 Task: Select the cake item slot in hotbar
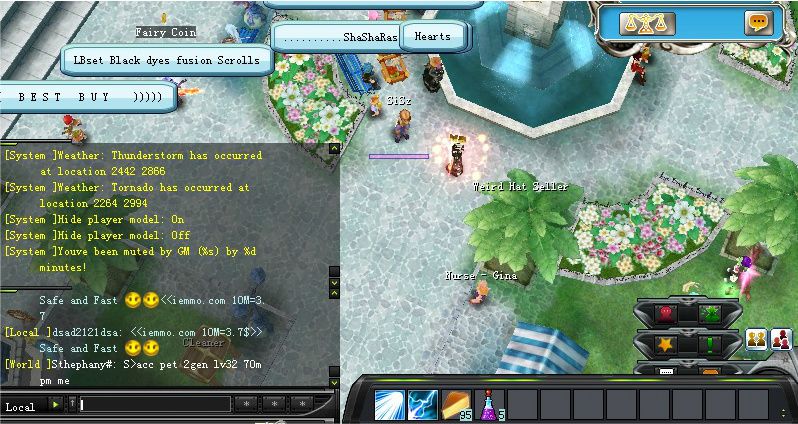click(x=456, y=404)
